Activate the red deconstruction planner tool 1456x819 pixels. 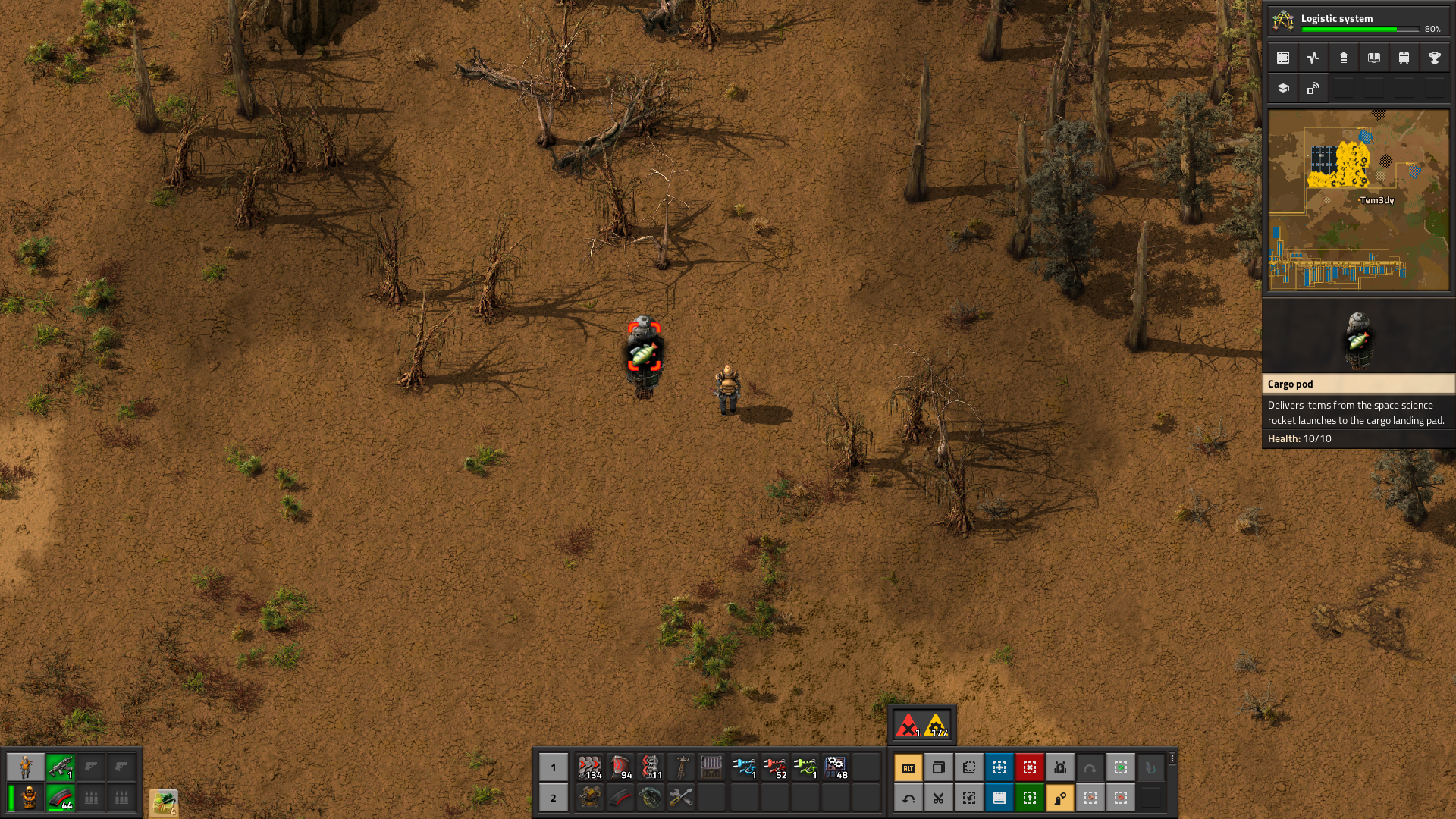point(1029,768)
